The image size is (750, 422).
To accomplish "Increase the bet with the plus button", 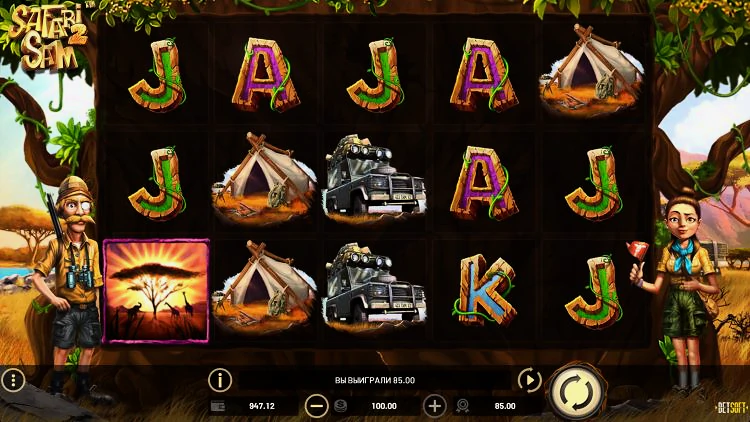I will [434, 406].
